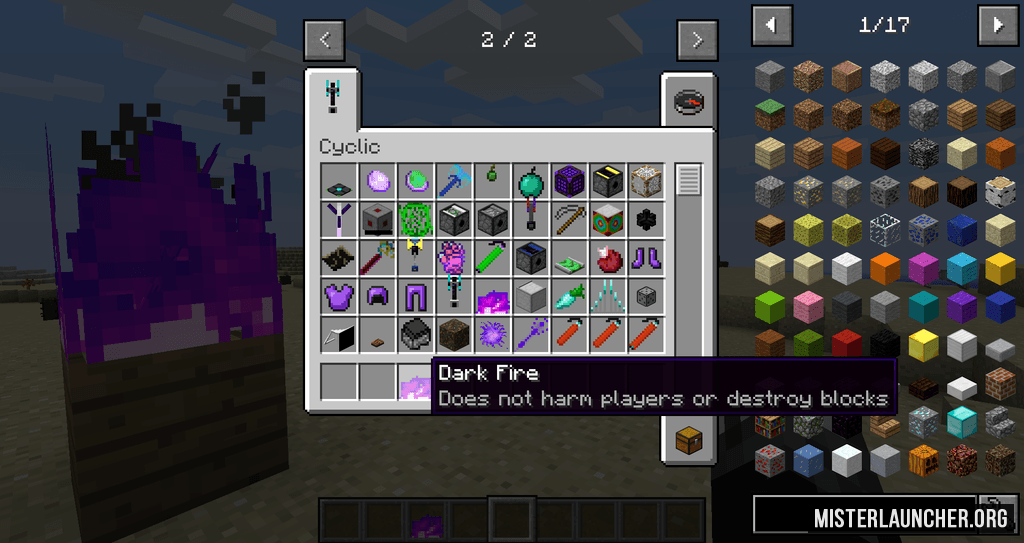Choose the carved pumpkin block

click(x=923, y=459)
